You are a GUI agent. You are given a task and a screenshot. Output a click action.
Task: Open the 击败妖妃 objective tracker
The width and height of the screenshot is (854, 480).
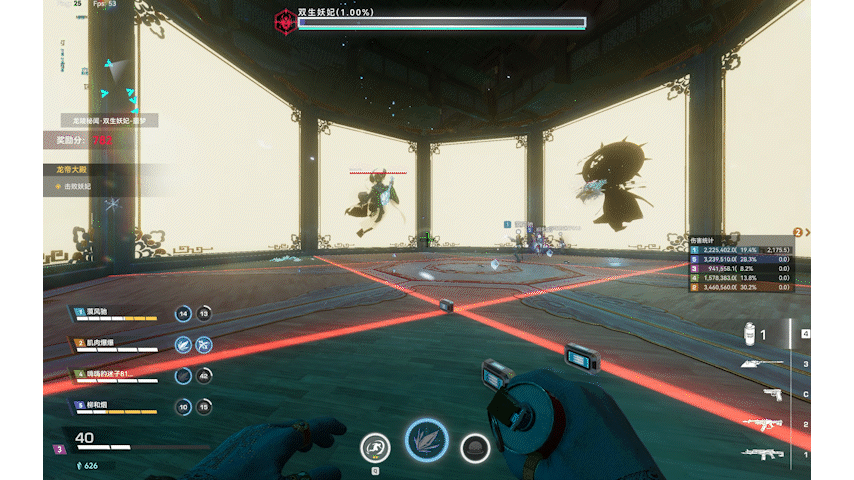(78, 186)
